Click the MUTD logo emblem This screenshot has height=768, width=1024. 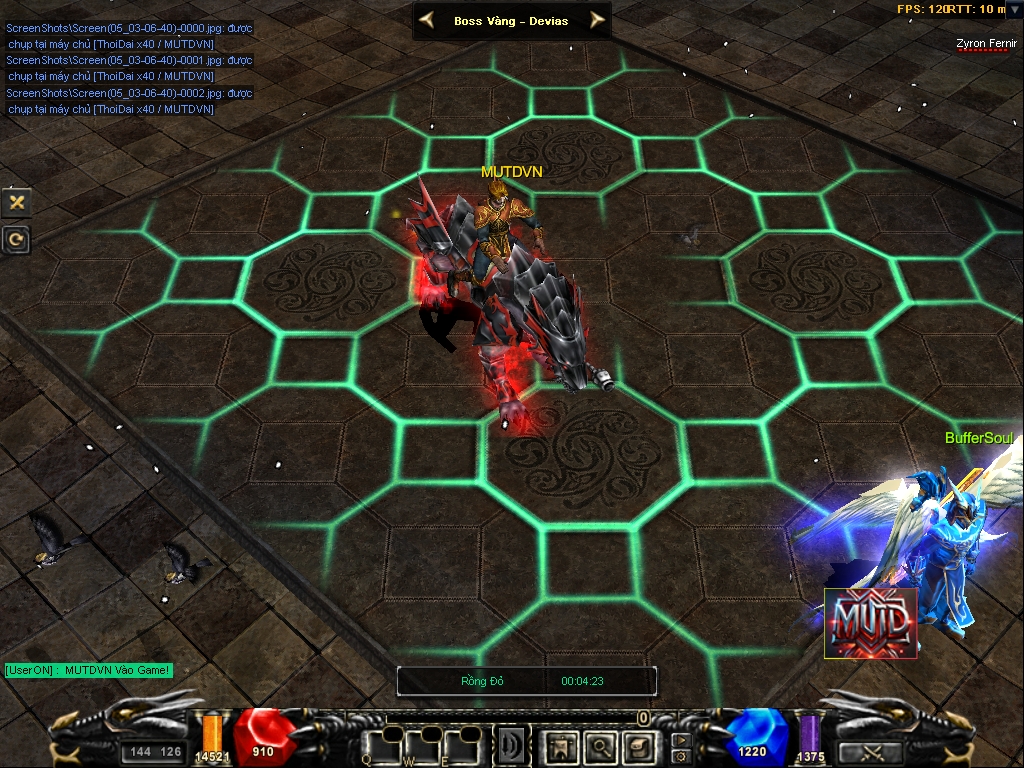pyautogui.click(x=870, y=623)
